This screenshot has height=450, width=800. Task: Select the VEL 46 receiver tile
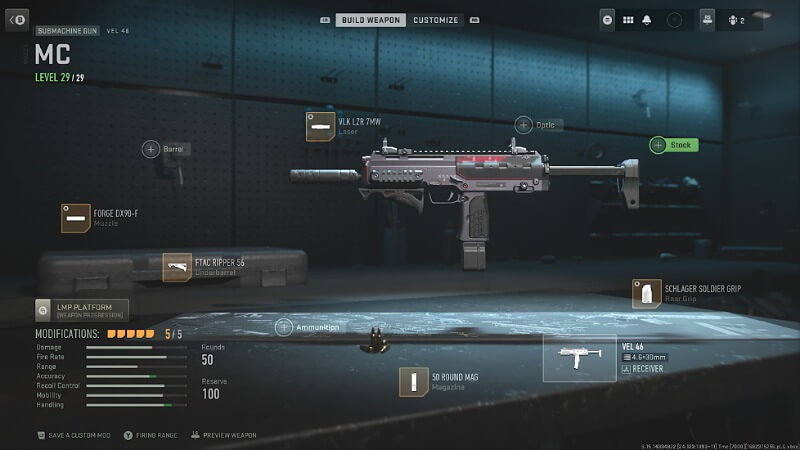click(580, 358)
